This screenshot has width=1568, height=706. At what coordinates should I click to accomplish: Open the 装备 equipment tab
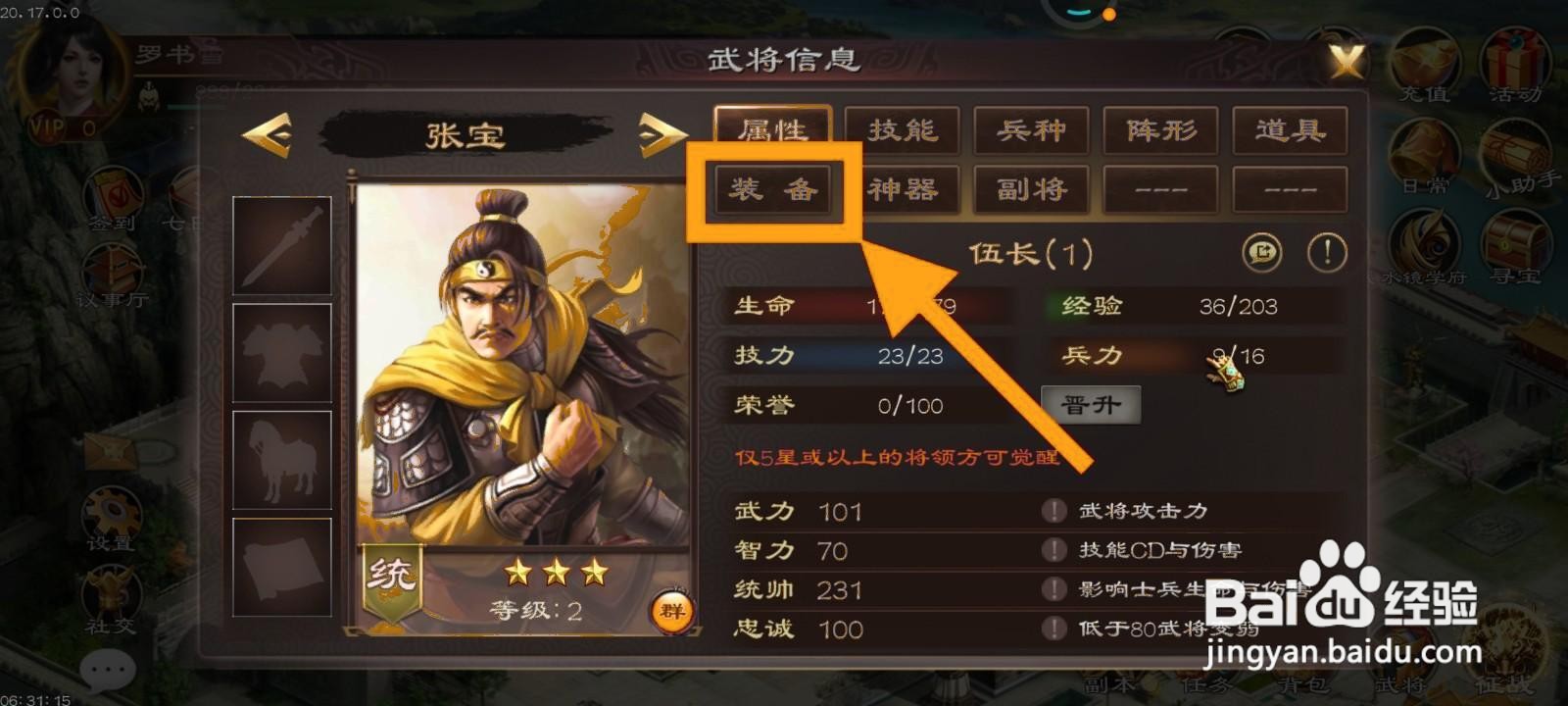click(x=774, y=189)
